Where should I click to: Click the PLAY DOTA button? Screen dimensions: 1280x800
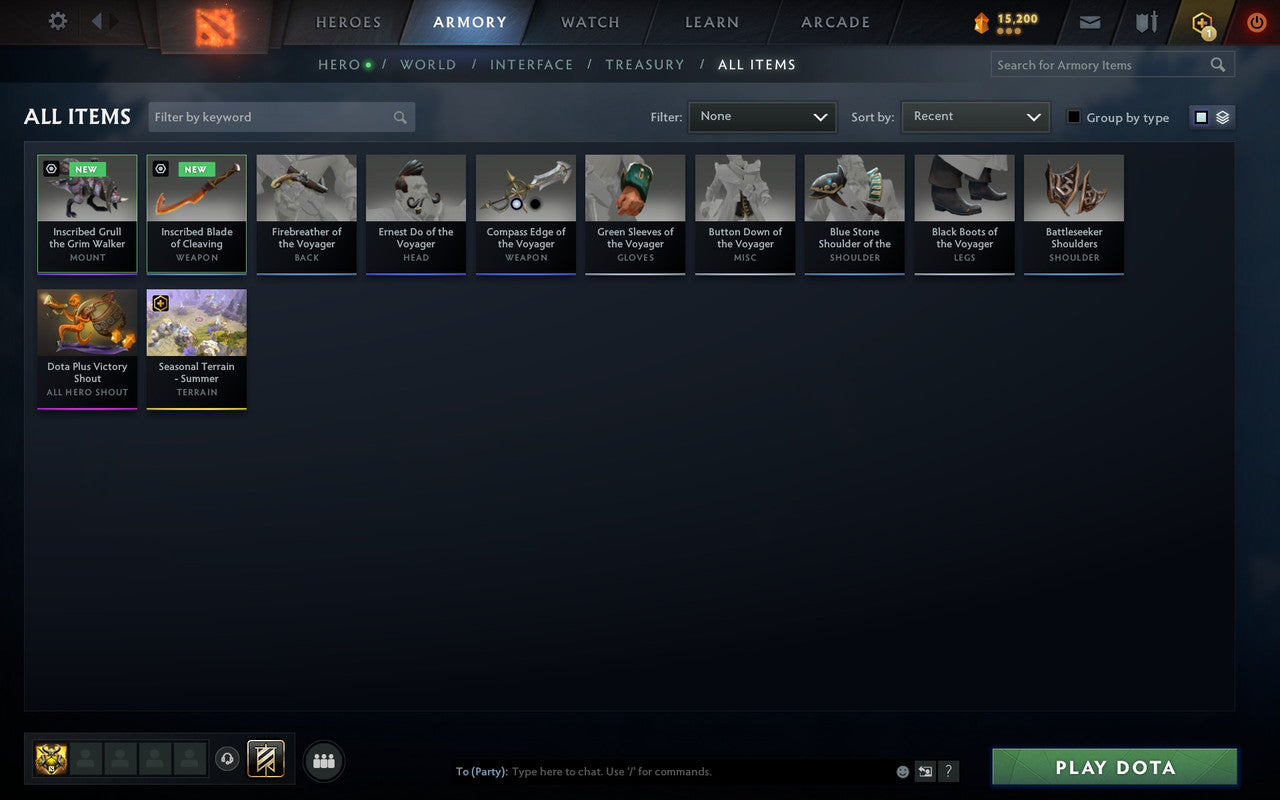(1113, 767)
